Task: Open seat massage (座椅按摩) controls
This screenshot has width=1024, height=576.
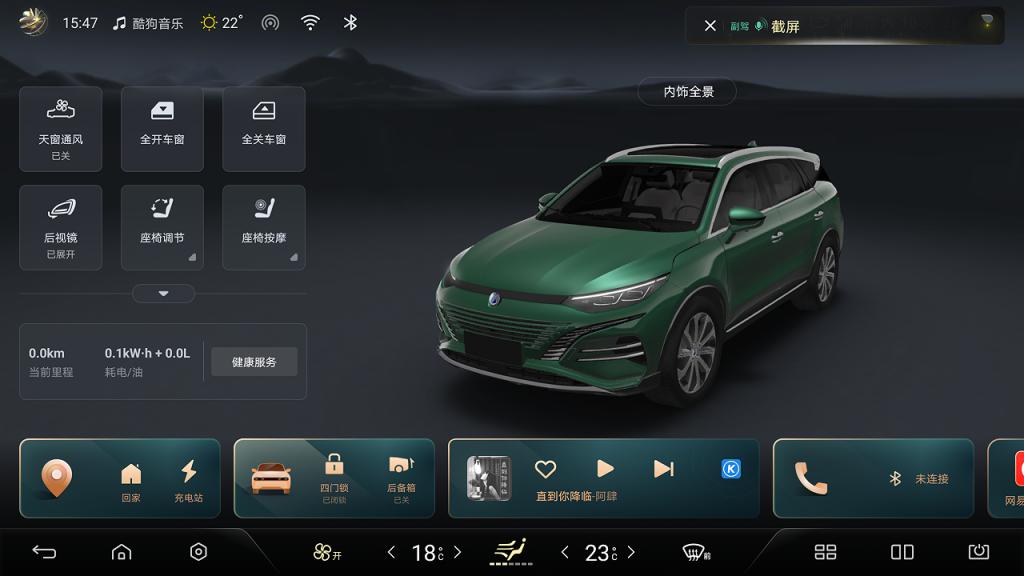Action: click(x=264, y=227)
